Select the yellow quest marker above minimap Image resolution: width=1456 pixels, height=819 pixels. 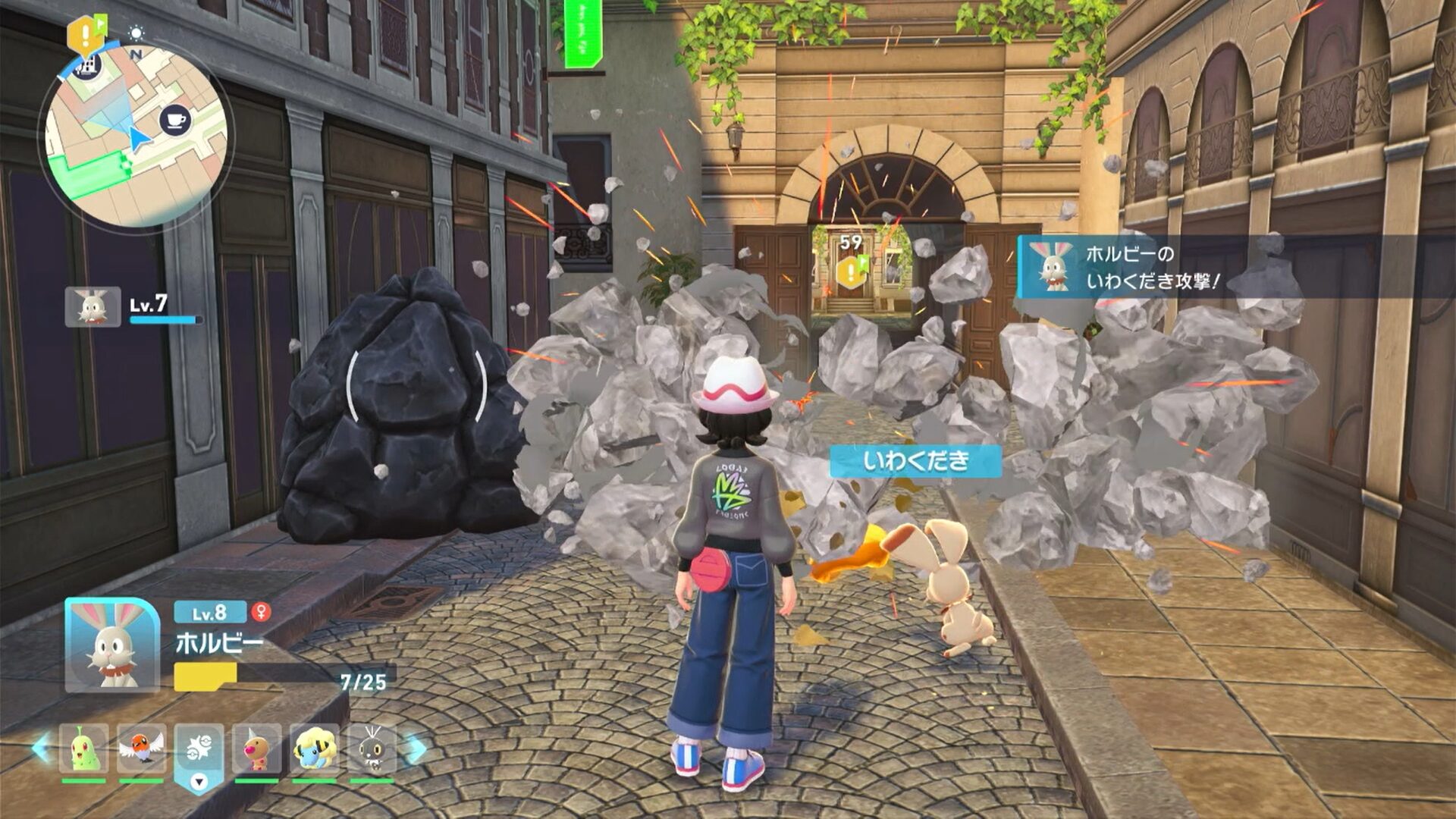pos(83,34)
